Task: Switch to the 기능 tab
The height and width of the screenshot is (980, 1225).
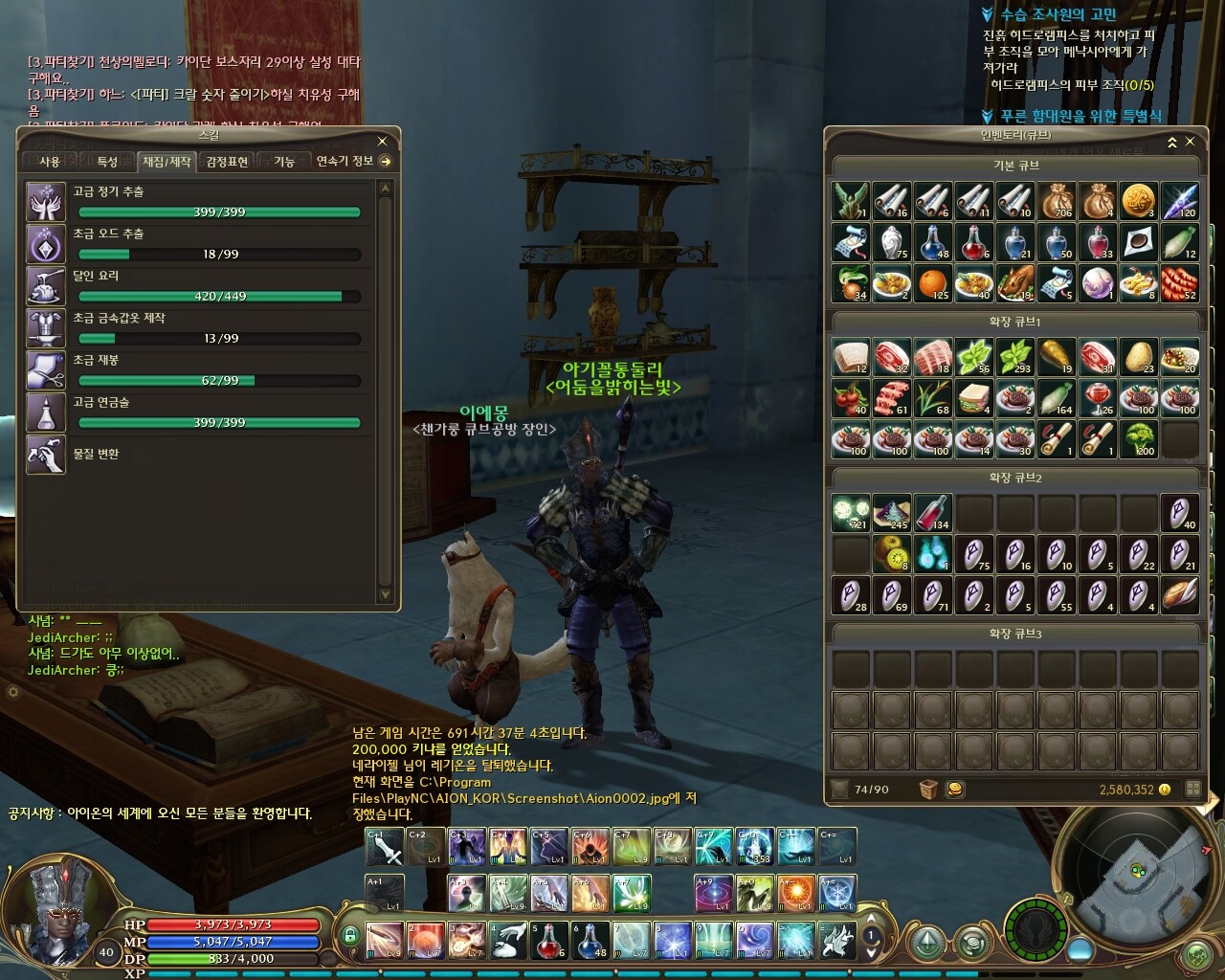Action: click(284, 162)
